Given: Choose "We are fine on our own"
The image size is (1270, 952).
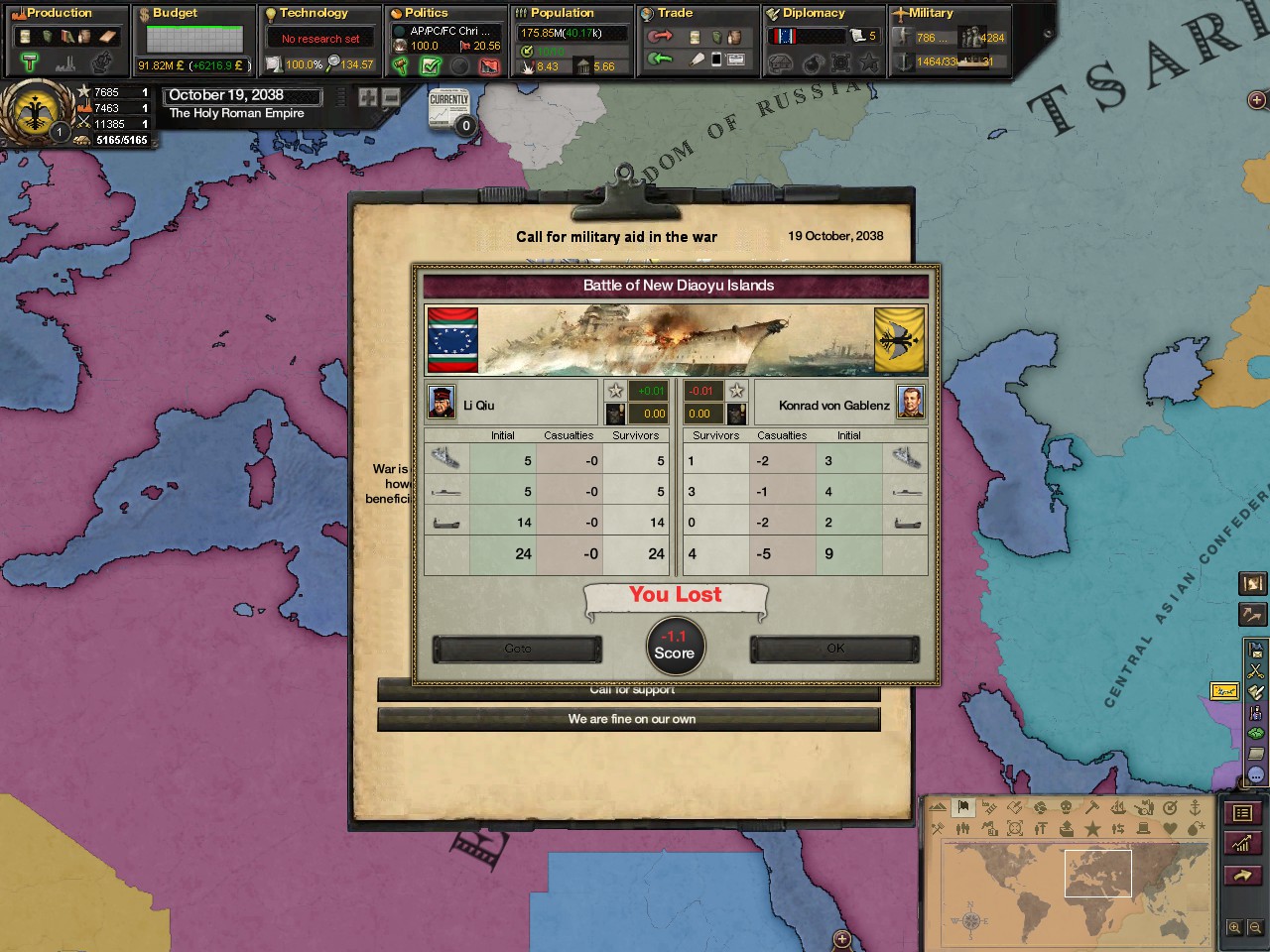Looking at the screenshot, I should point(629,720).
